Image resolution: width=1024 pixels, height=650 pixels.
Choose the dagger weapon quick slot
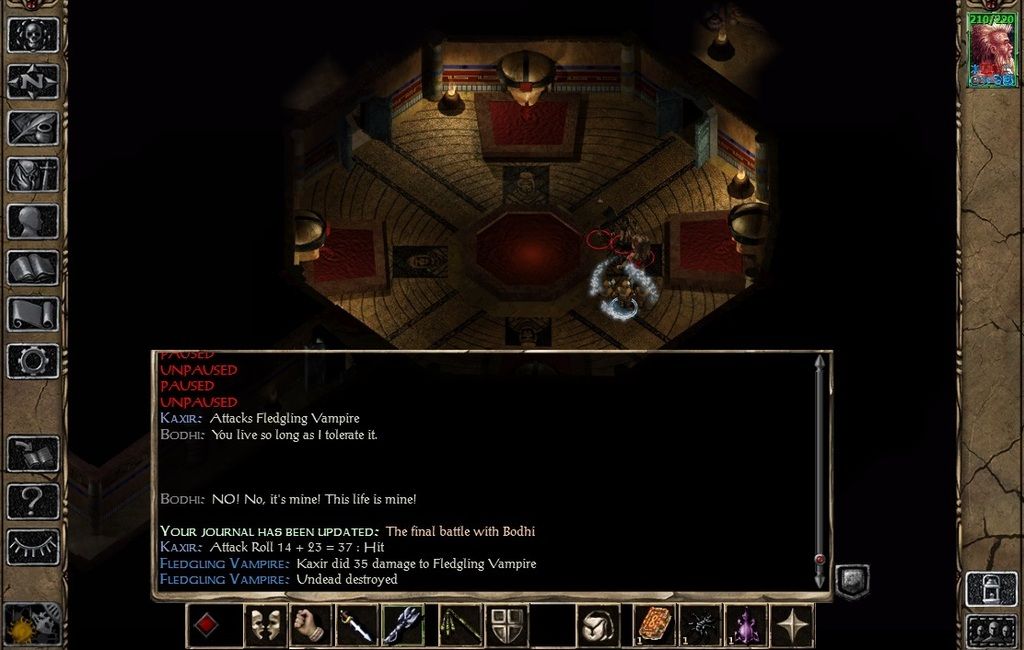357,626
